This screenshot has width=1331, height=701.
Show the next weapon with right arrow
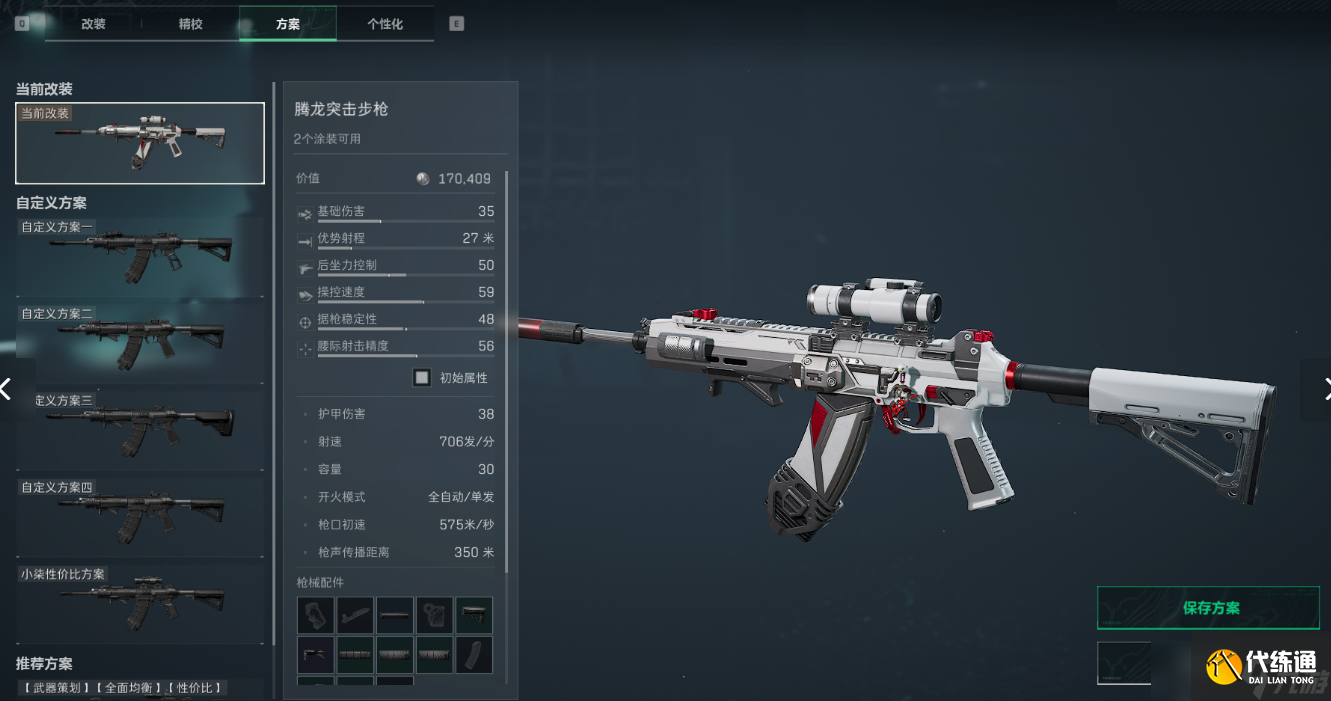[1324, 388]
